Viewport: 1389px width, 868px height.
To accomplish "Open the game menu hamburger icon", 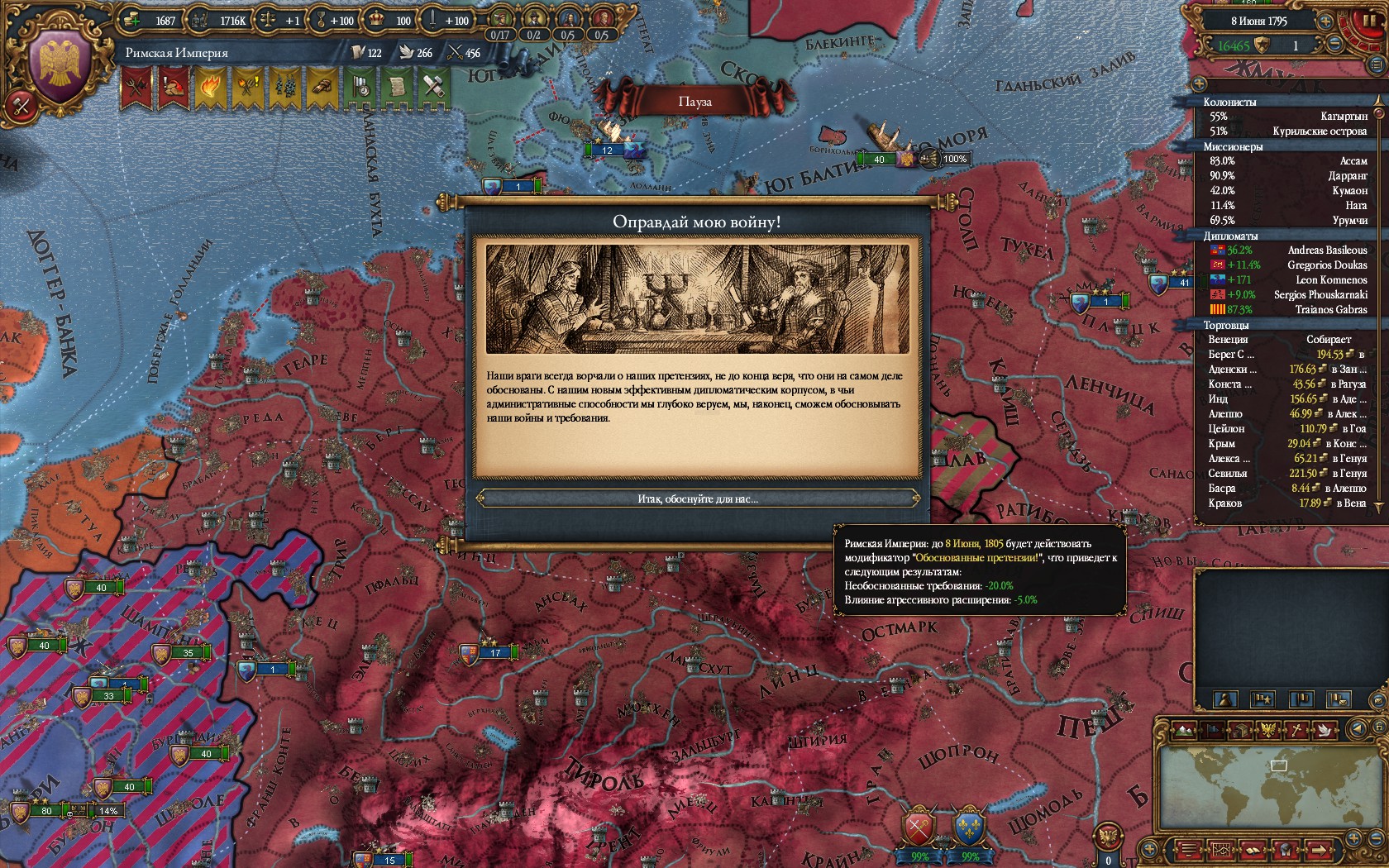I will click(x=1188, y=851).
